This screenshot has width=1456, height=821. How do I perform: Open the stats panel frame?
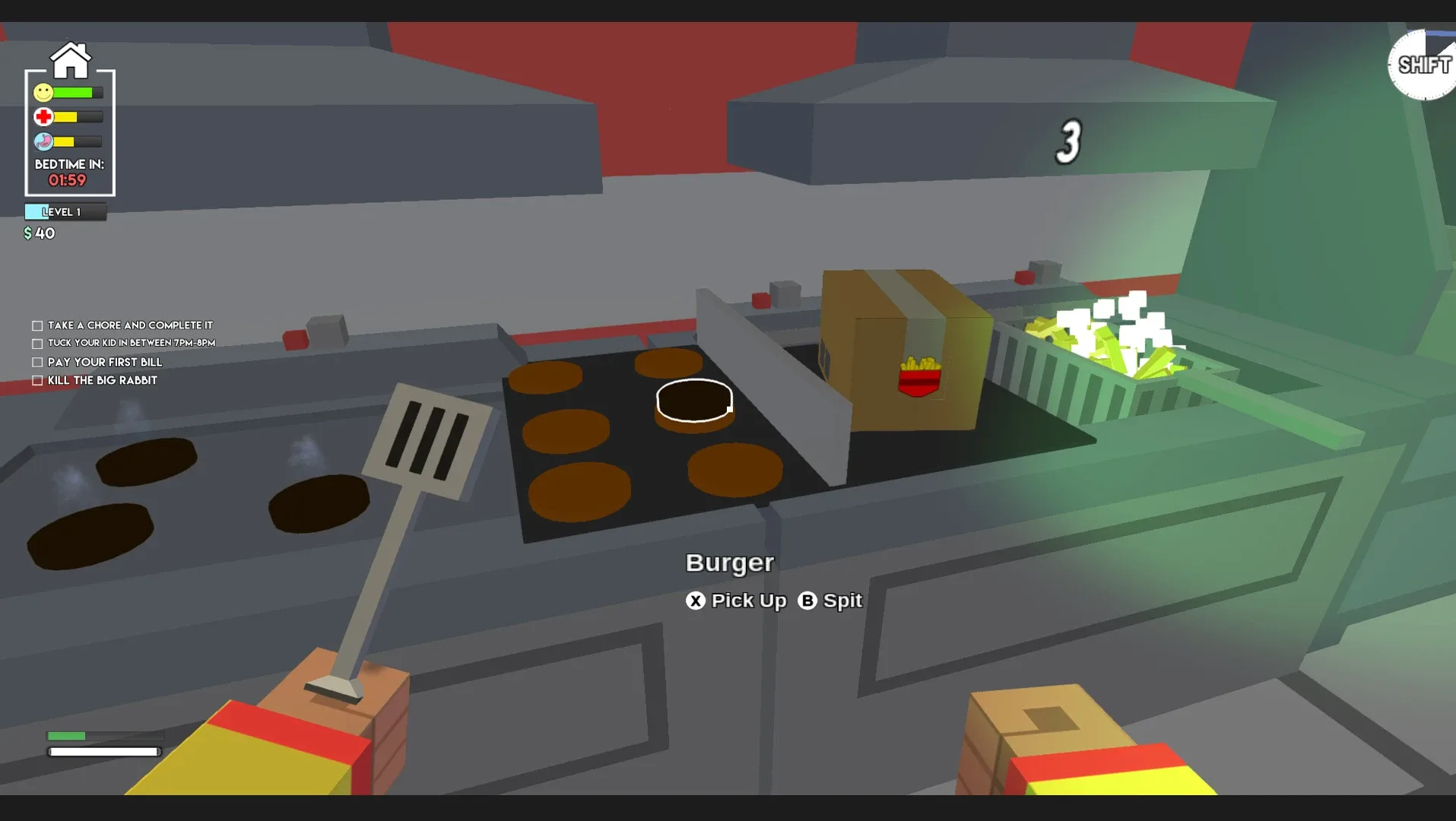coord(70,133)
